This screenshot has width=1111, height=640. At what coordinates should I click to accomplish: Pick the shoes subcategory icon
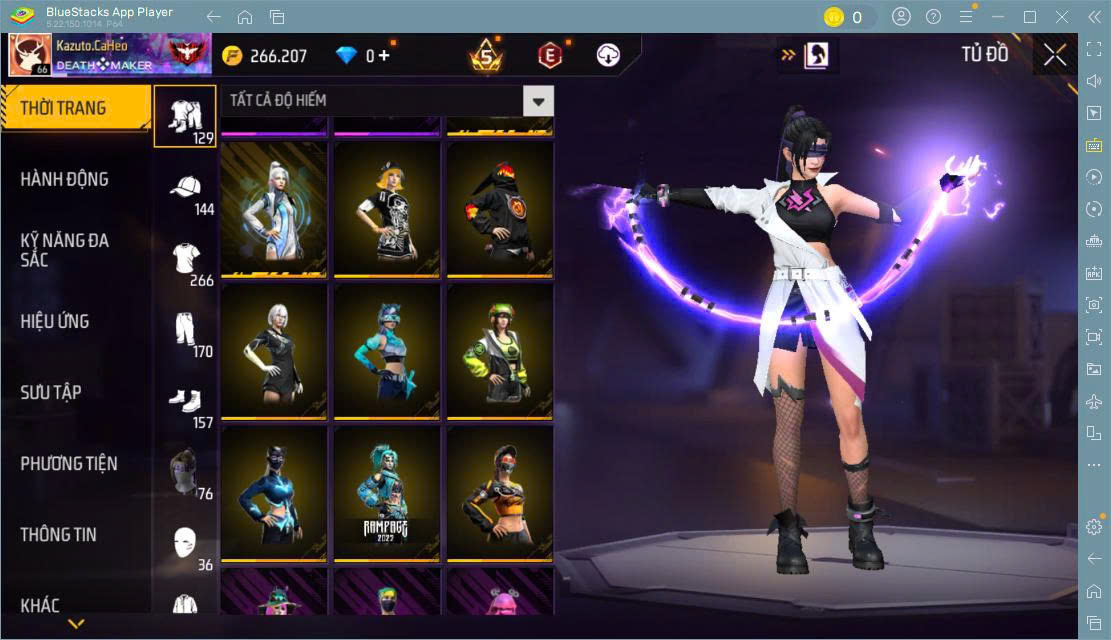tap(185, 403)
